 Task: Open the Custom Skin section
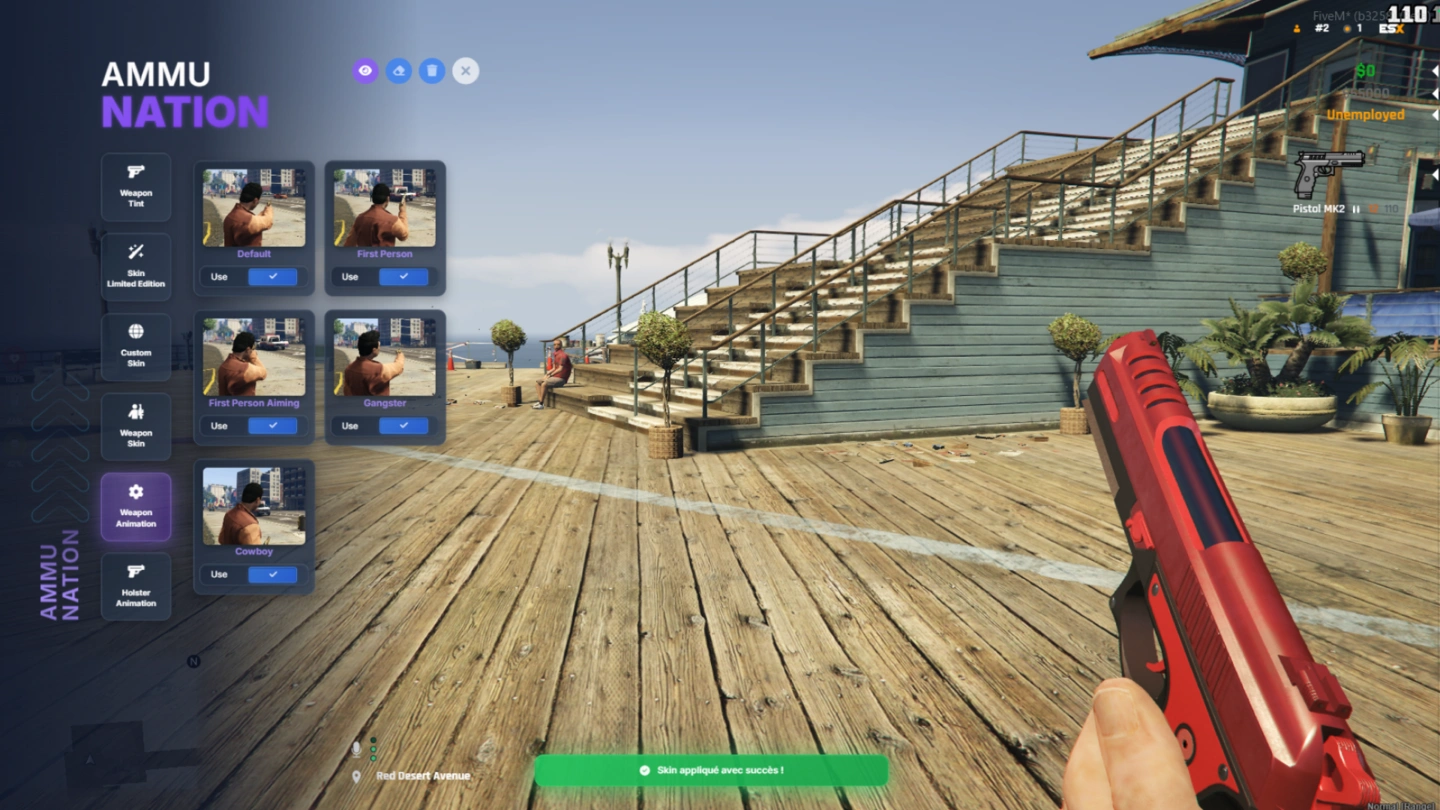tap(136, 347)
